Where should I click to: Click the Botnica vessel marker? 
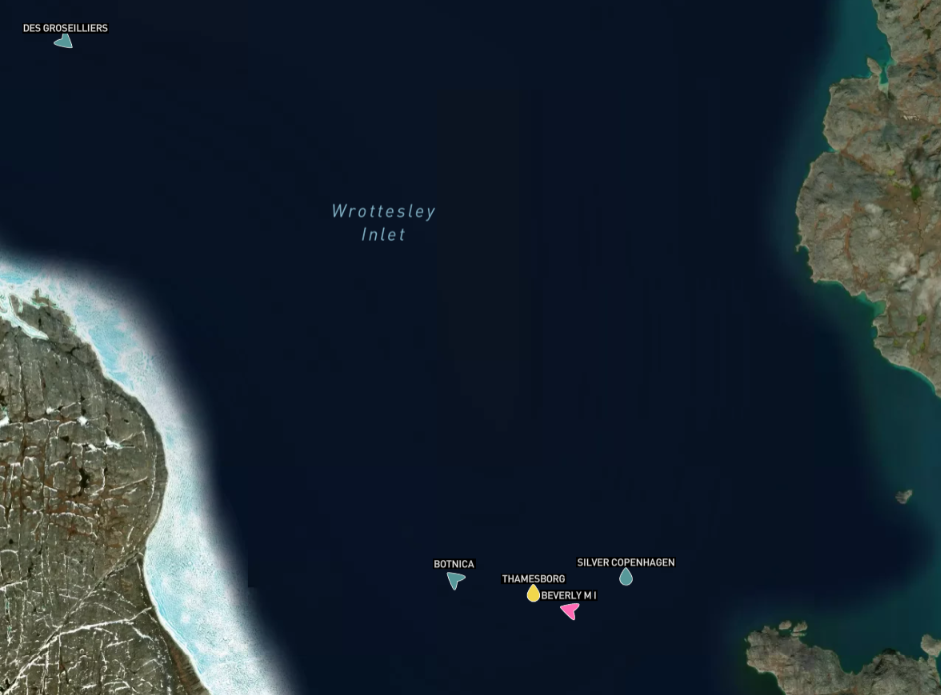coord(456,580)
